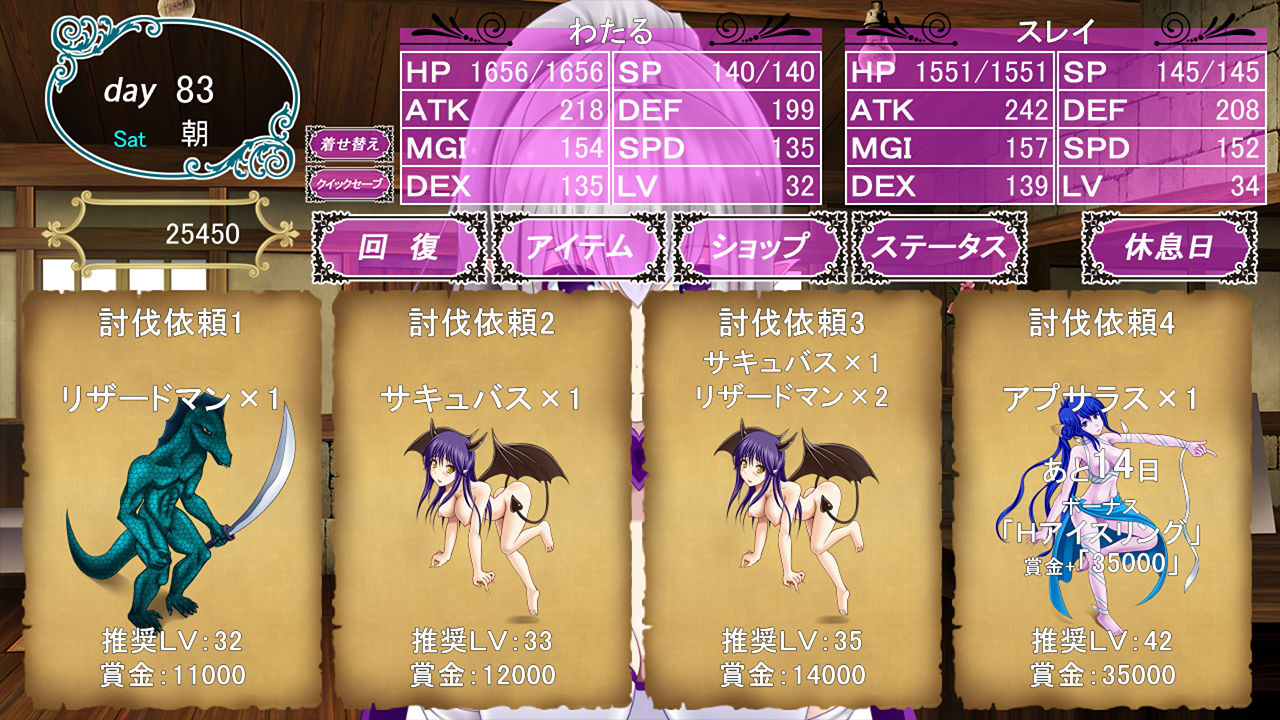
Task: Click the 25450 gold money display
Action: coord(203,230)
